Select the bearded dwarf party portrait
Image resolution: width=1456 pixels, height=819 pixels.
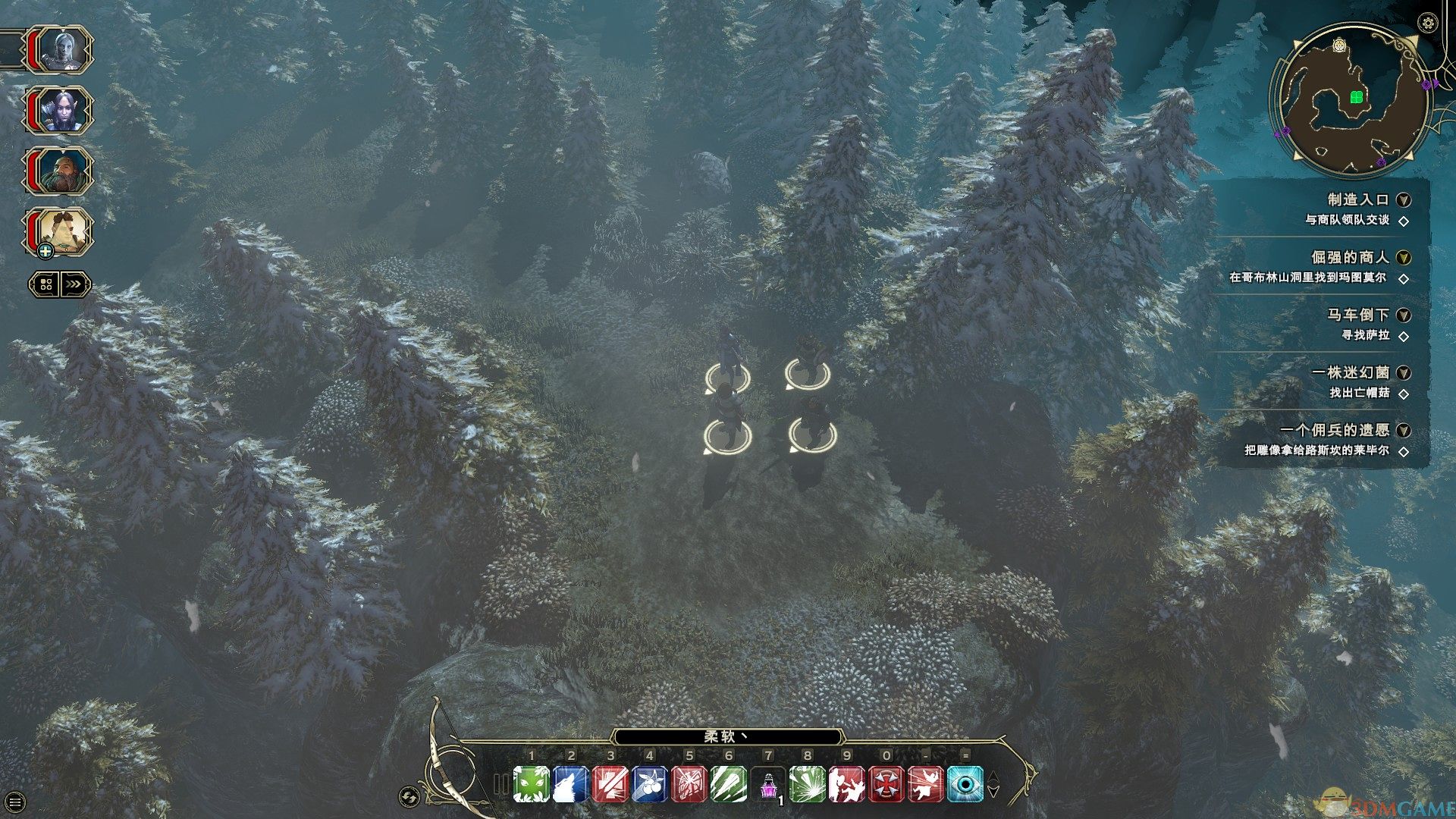(x=61, y=171)
